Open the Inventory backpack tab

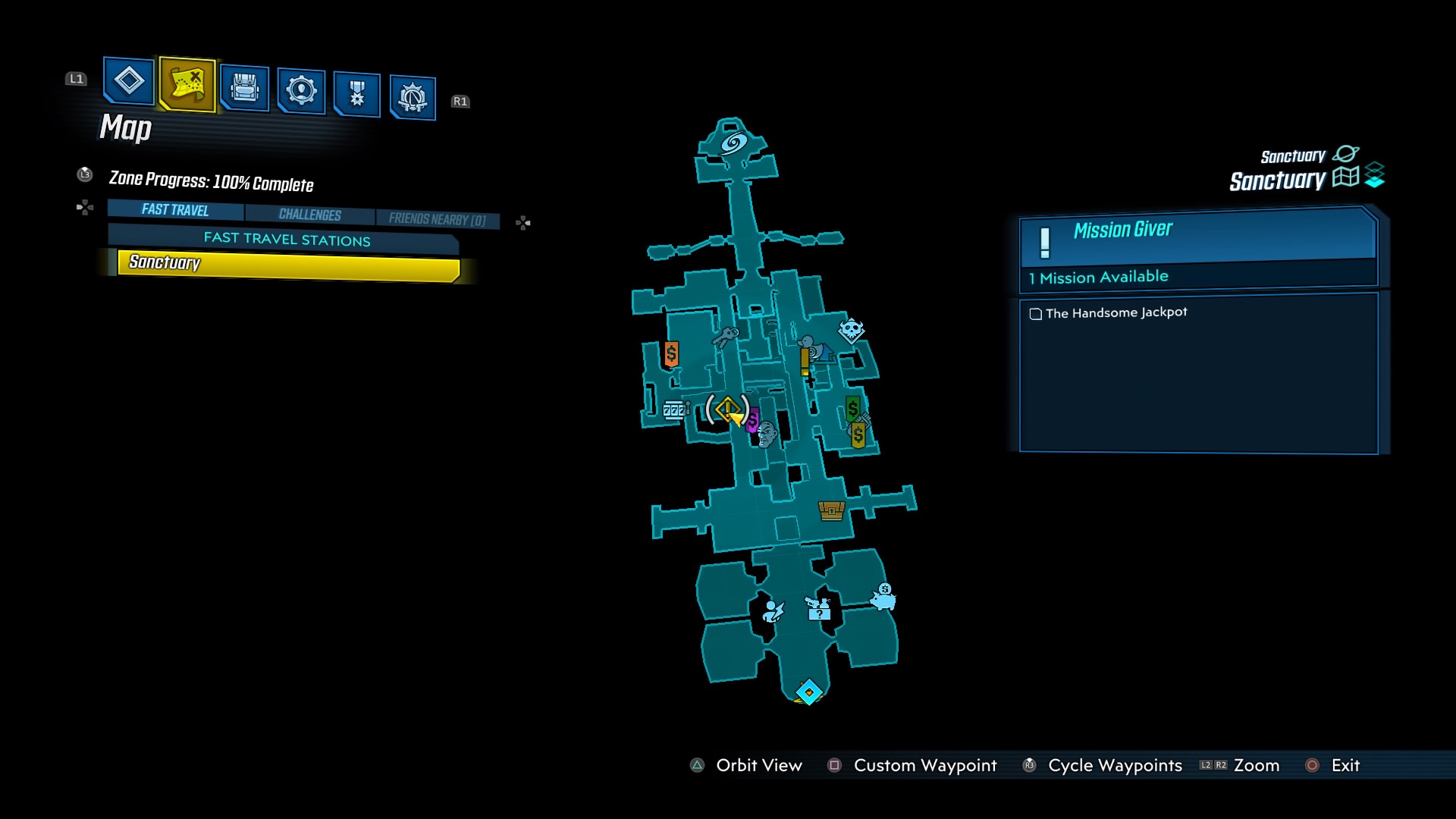244,89
